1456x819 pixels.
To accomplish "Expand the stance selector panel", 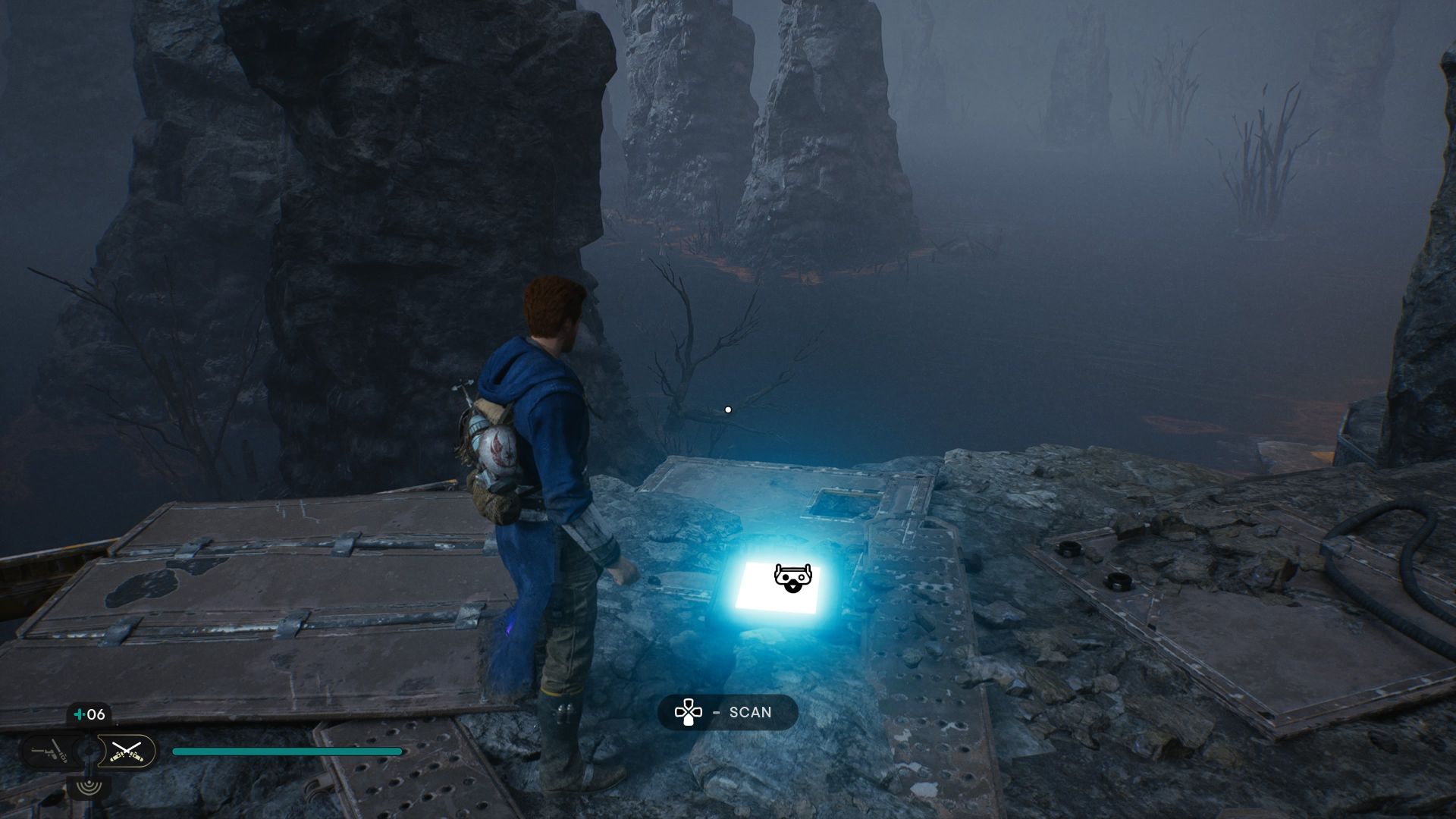I will 87,752.
